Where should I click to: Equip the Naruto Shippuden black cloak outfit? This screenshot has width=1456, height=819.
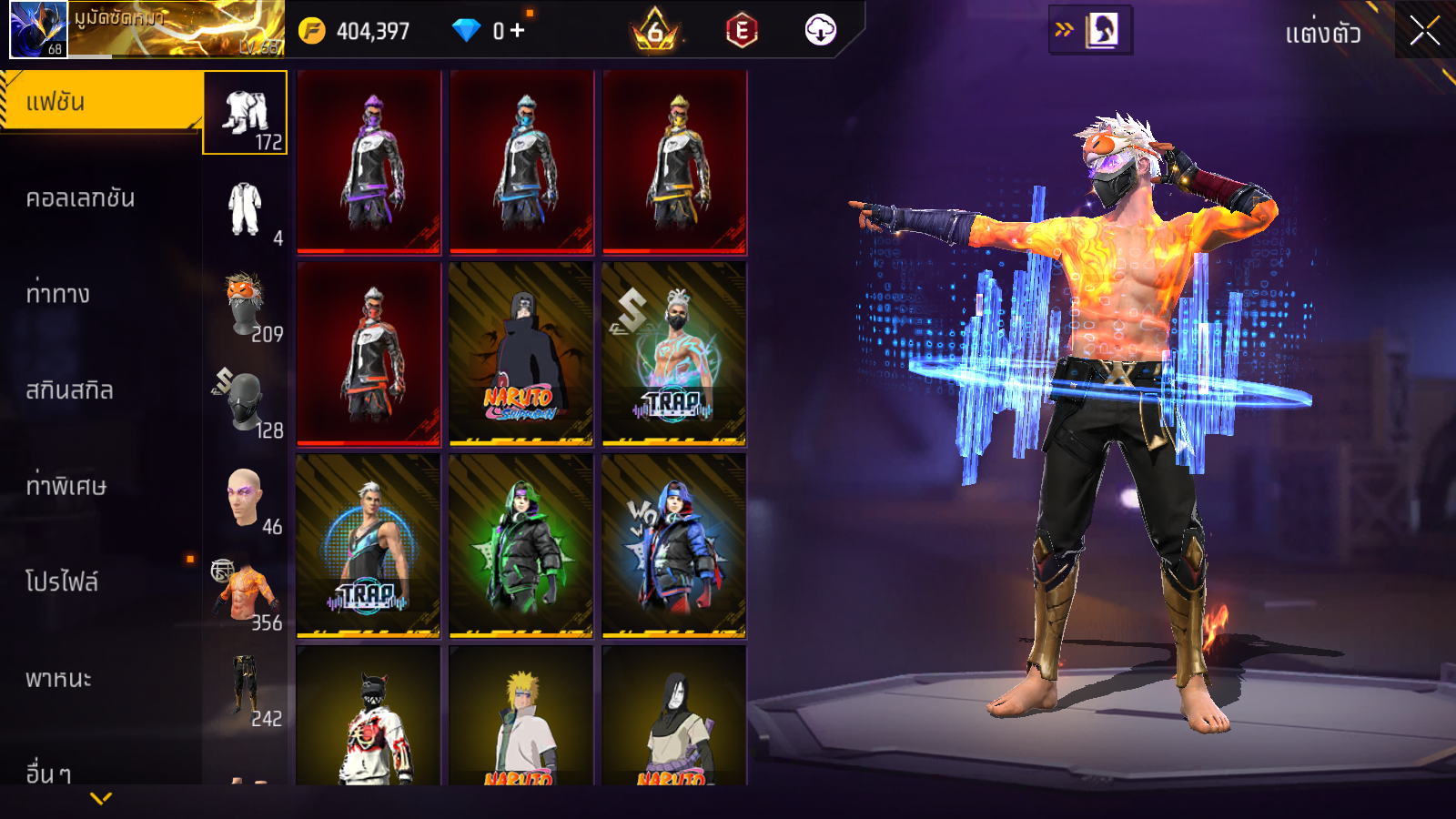[x=521, y=354]
